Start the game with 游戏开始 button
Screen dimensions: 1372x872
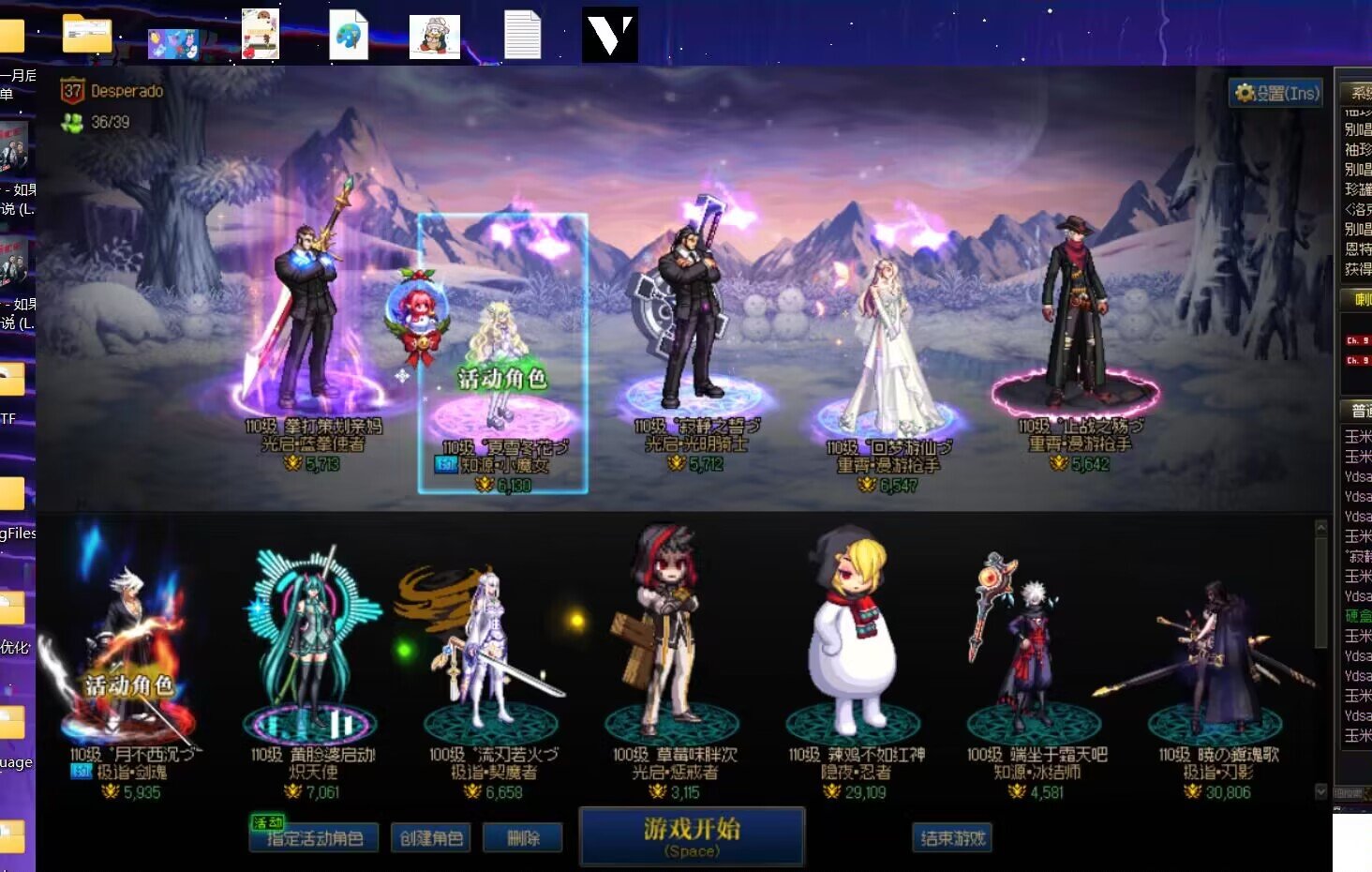tap(692, 835)
